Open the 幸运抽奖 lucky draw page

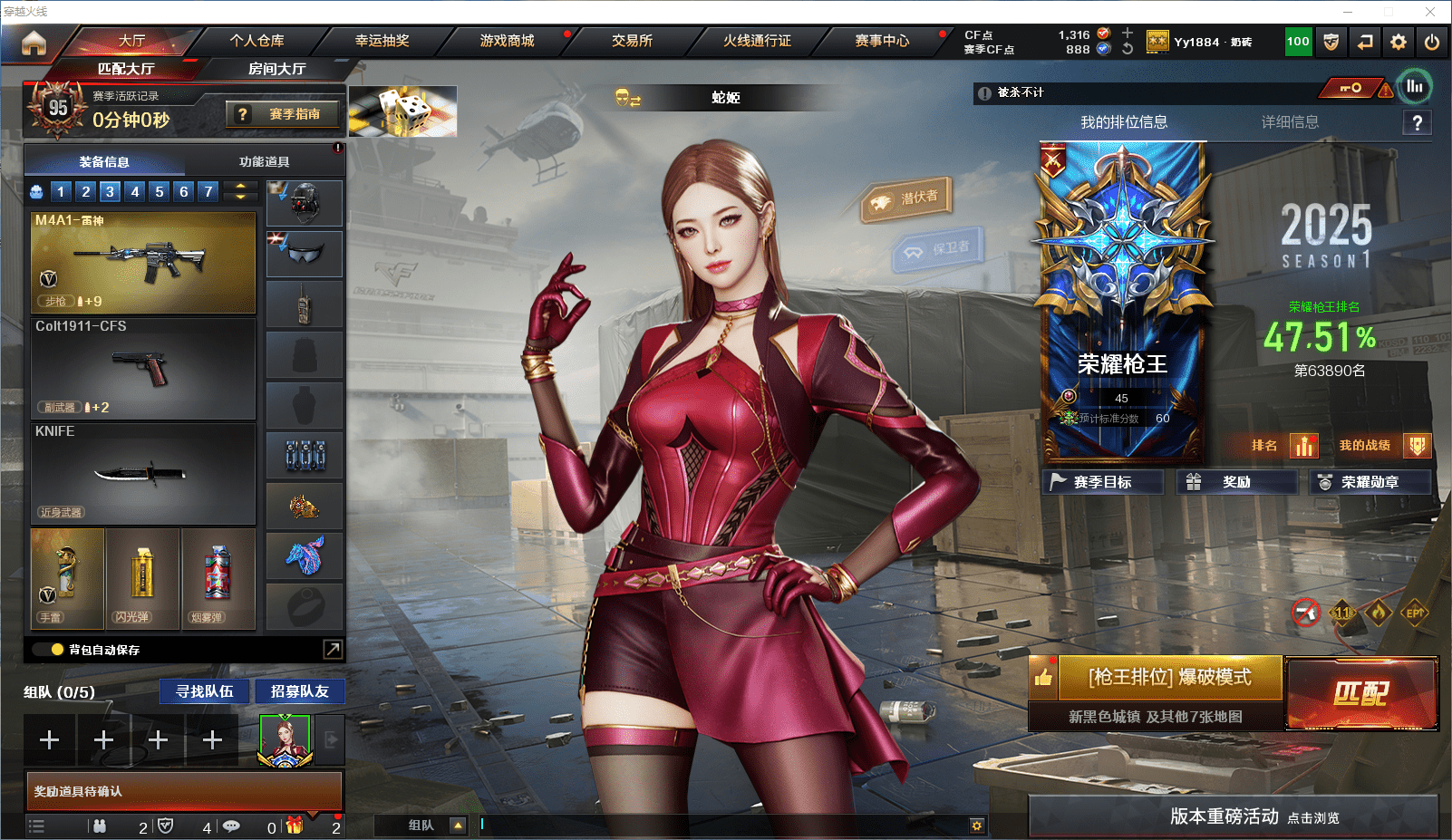[x=382, y=41]
